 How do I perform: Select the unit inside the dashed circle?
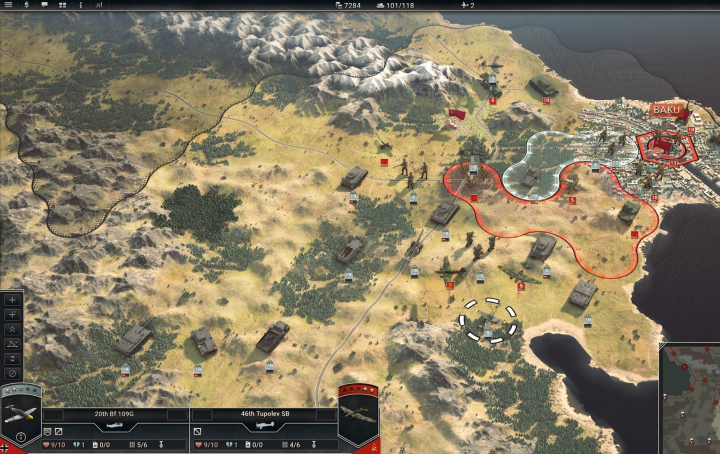488,320
